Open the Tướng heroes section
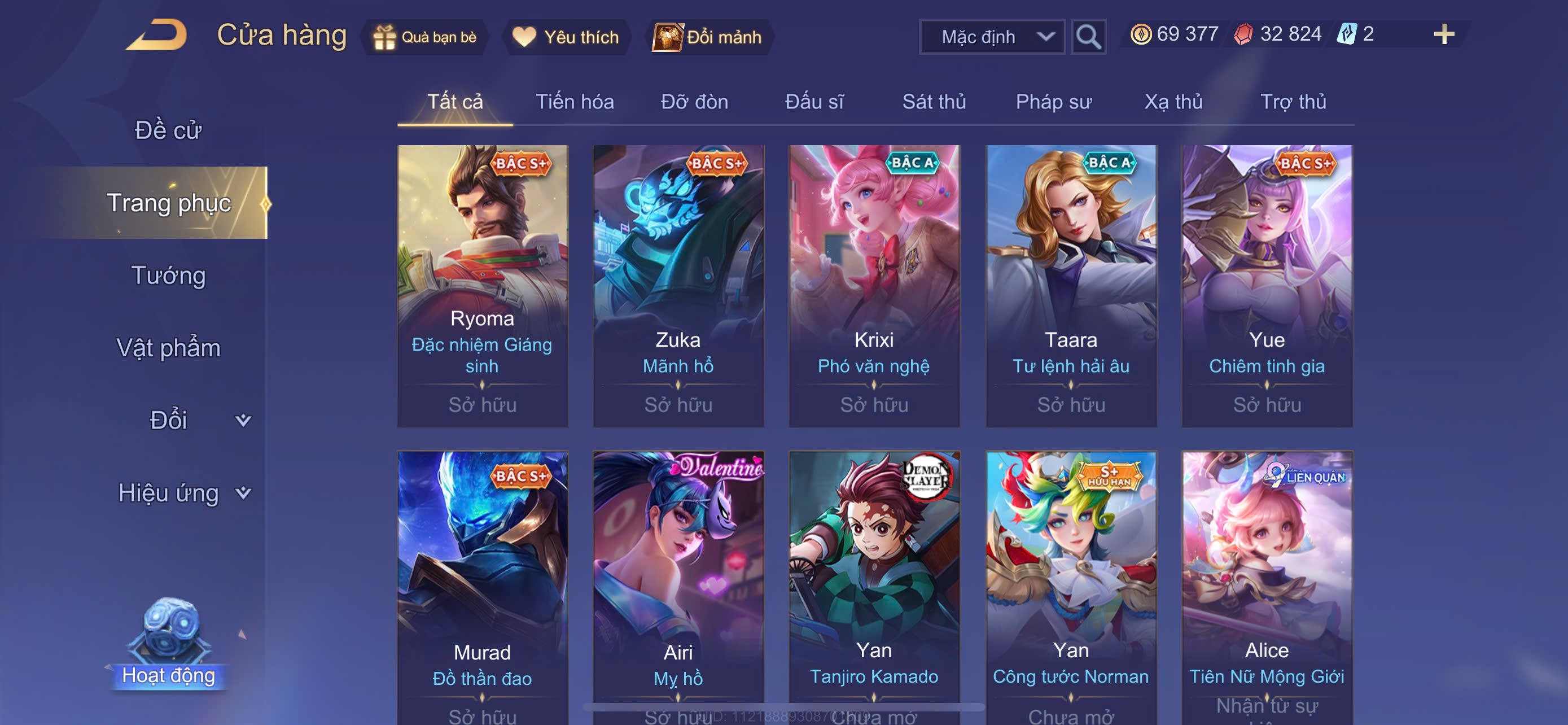Image resolution: width=1568 pixels, height=725 pixels. (x=168, y=275)
